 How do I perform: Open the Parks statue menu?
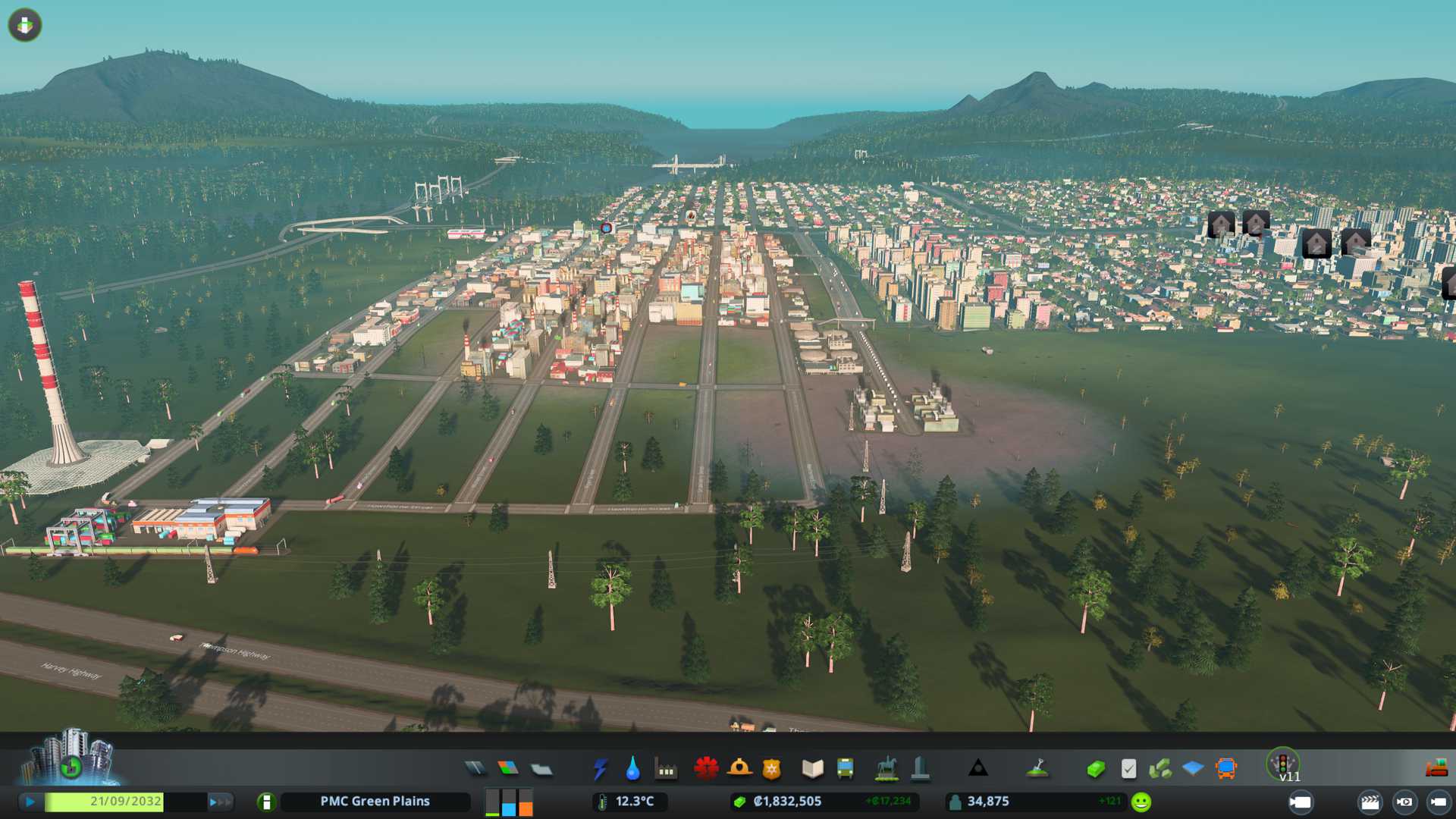point(886,769)
